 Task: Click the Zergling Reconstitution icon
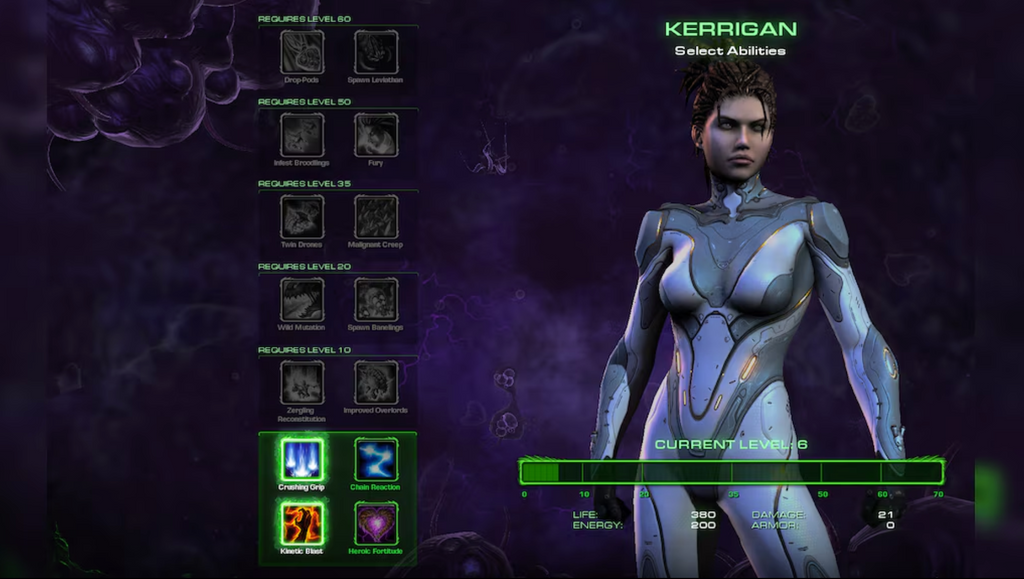[302, 382]
